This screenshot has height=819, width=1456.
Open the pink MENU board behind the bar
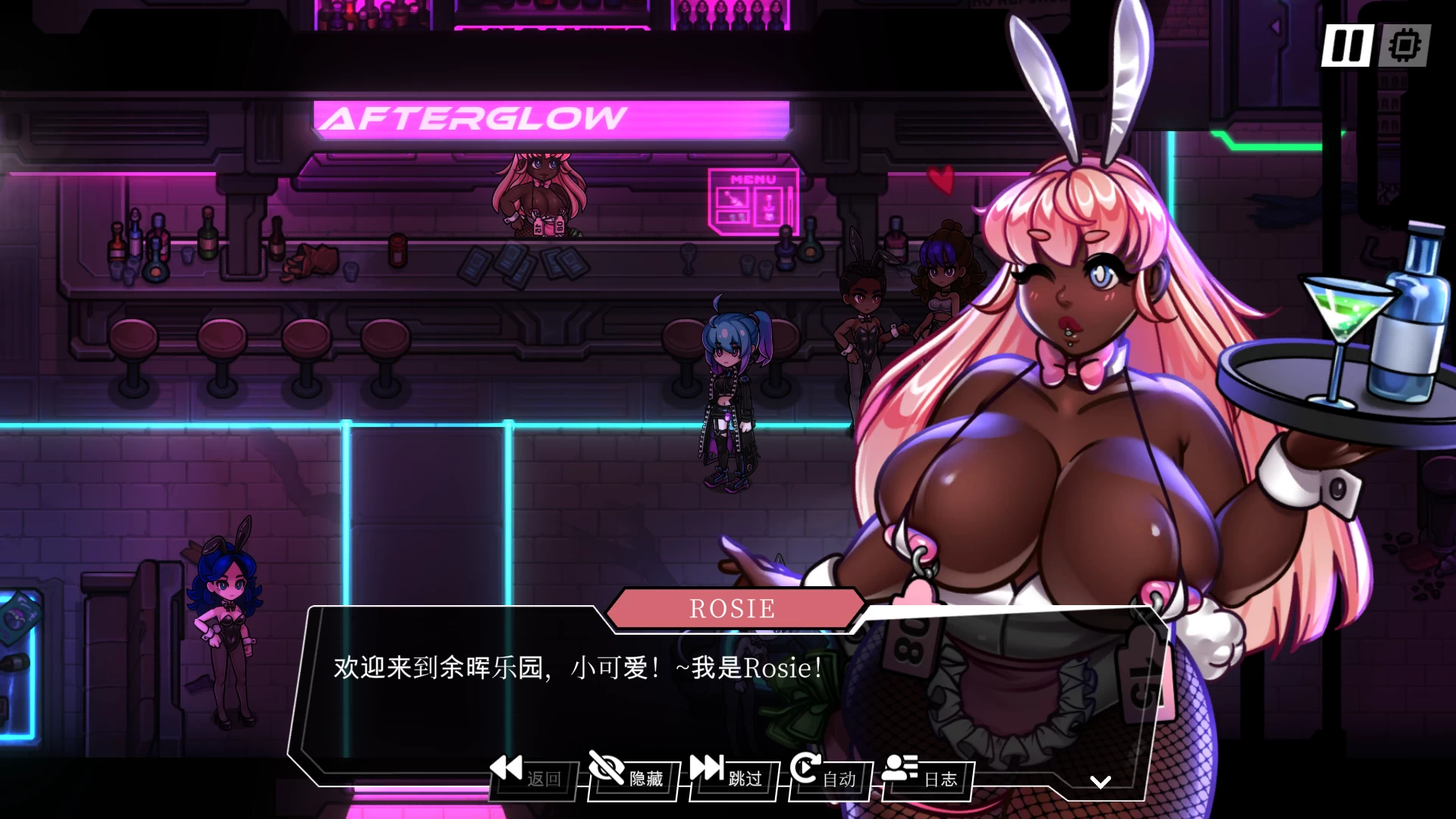[x=754, y=201]
